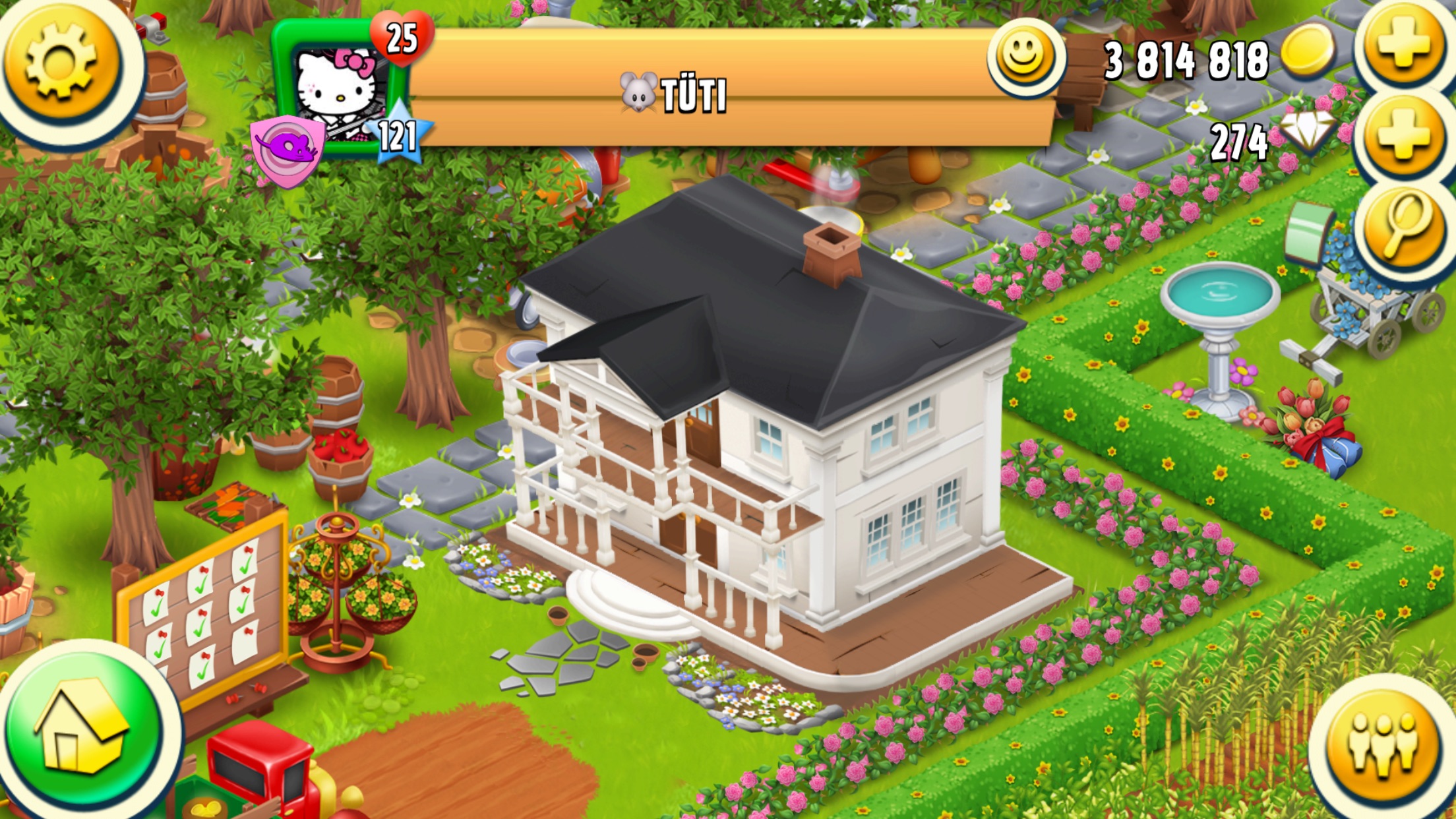
Task: Tap the blue level star badge
Action: click(x=398, y=136)
